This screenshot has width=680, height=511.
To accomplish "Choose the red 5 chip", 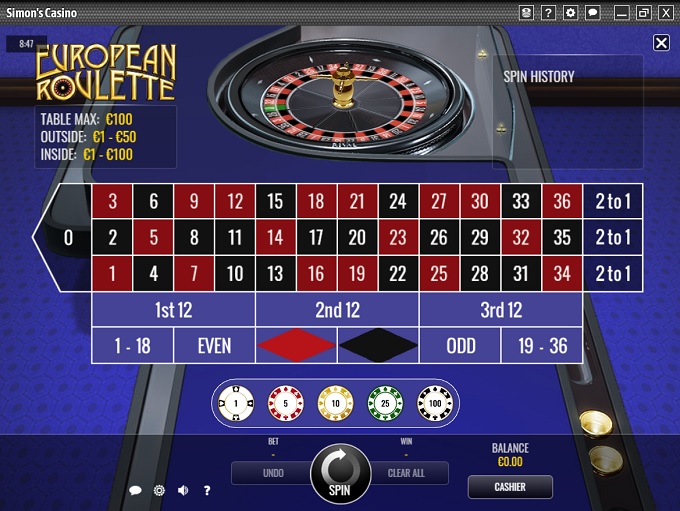I will 285,403.
